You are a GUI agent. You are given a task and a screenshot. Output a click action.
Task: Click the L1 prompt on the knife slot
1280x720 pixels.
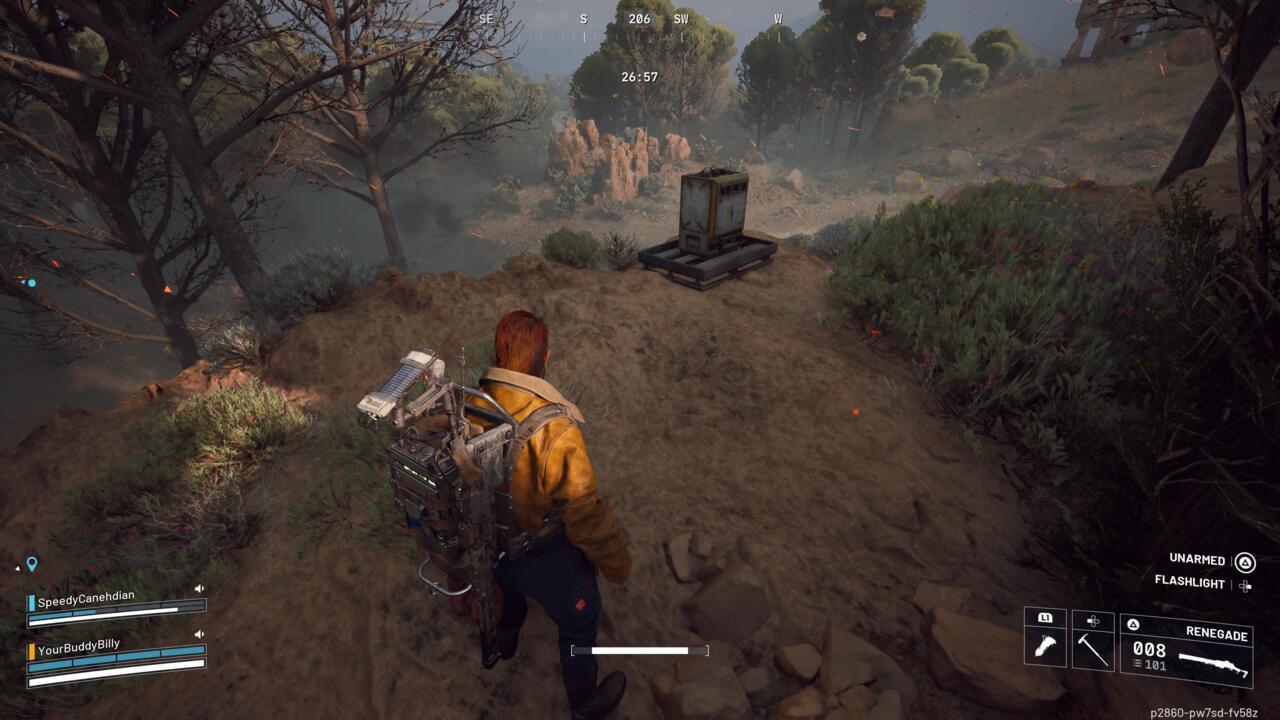click(x=1045, y=619)
